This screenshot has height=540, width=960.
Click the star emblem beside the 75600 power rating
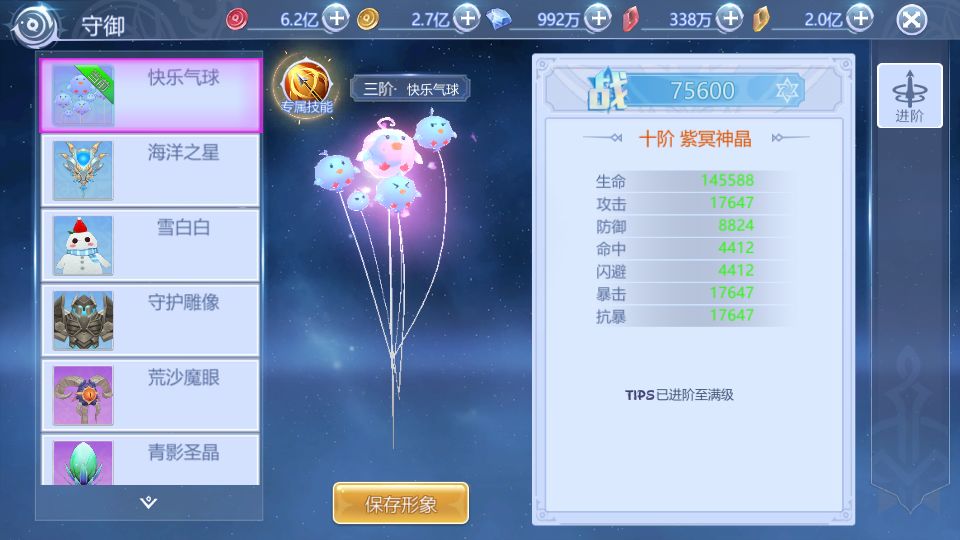[x=787, y=91]
